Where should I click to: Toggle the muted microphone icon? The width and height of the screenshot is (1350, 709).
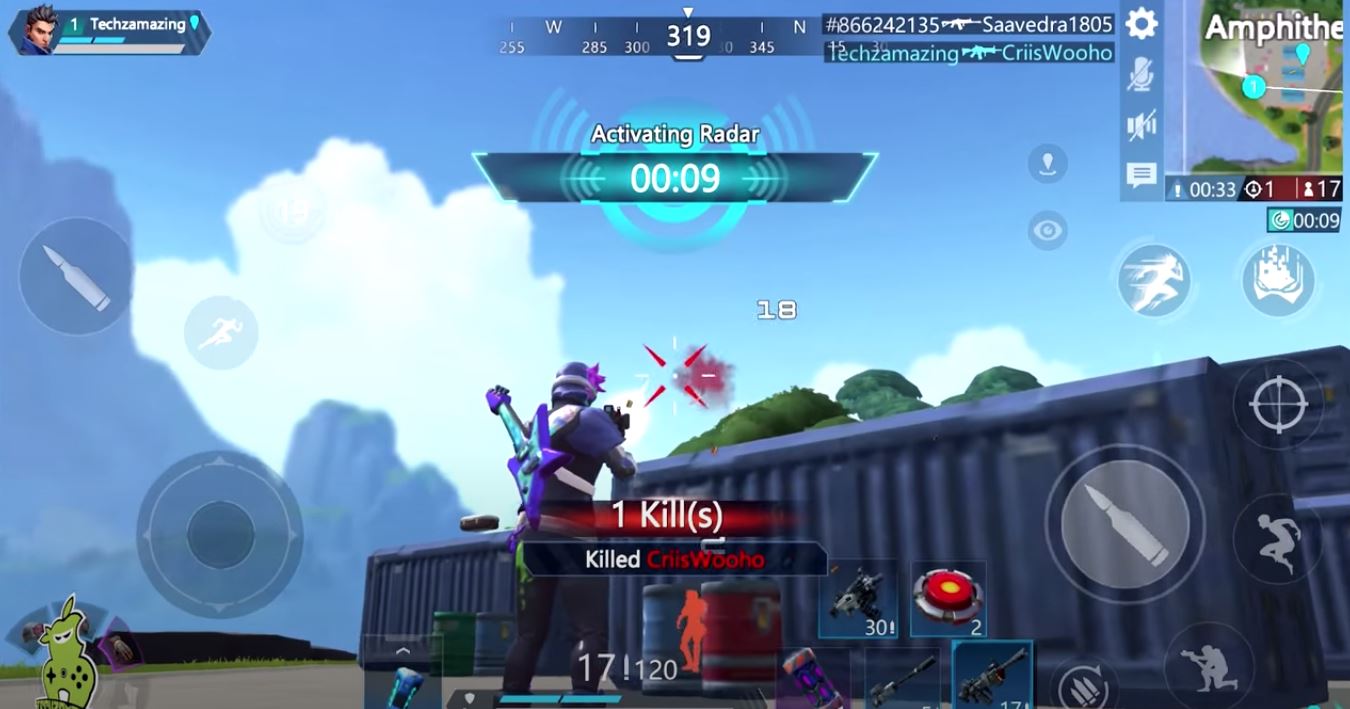click(1141, 75)
